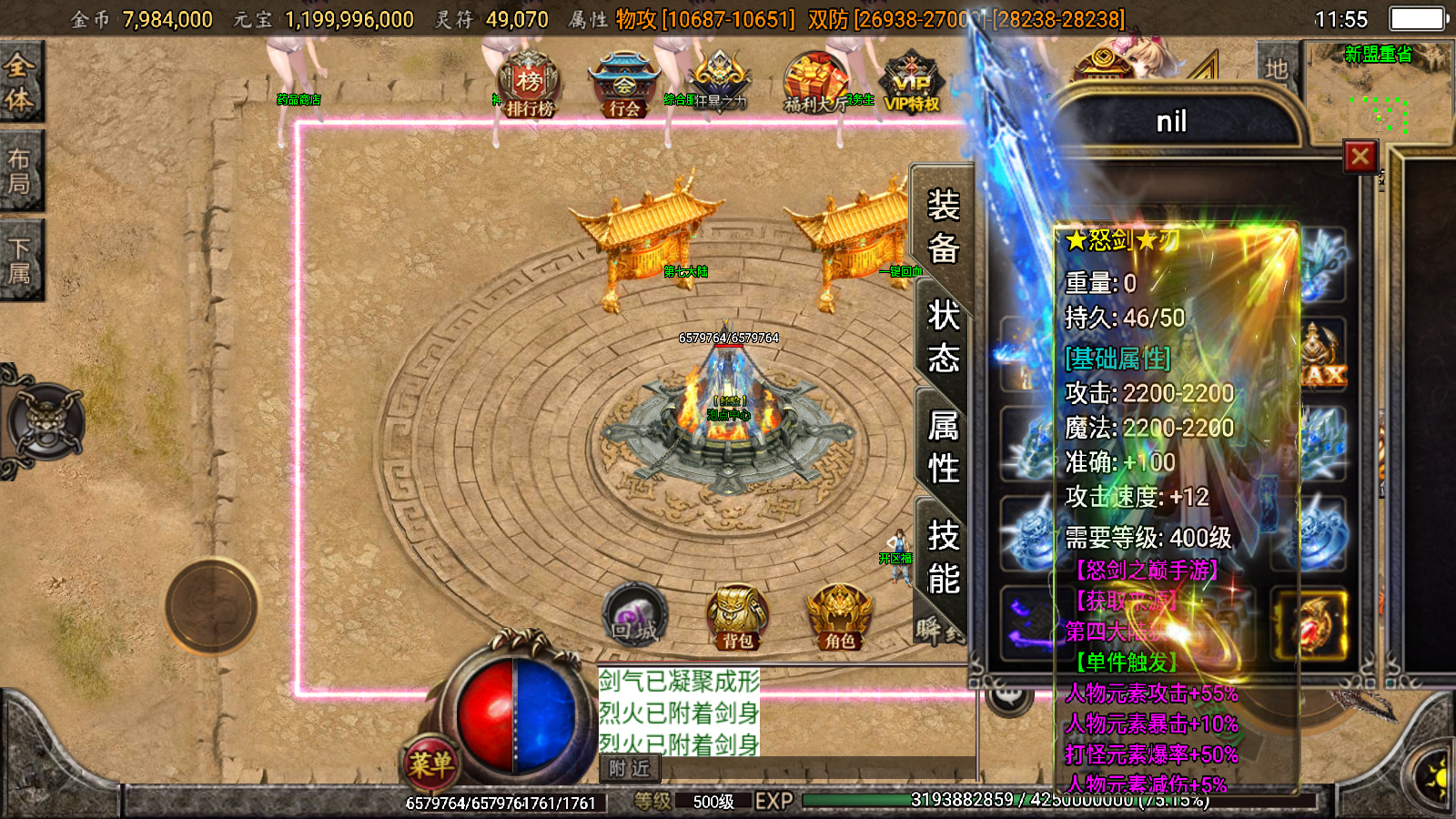Click the 地 map button beside minimap

point(1276,69)
